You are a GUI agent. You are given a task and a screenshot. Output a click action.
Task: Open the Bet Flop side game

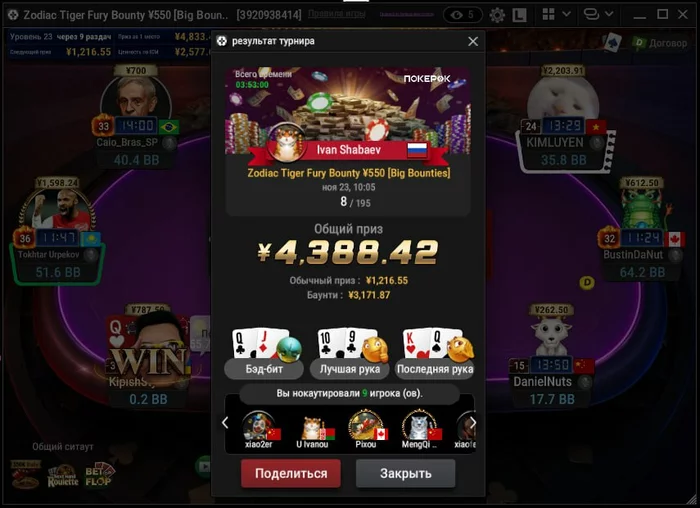click(100, 474)
